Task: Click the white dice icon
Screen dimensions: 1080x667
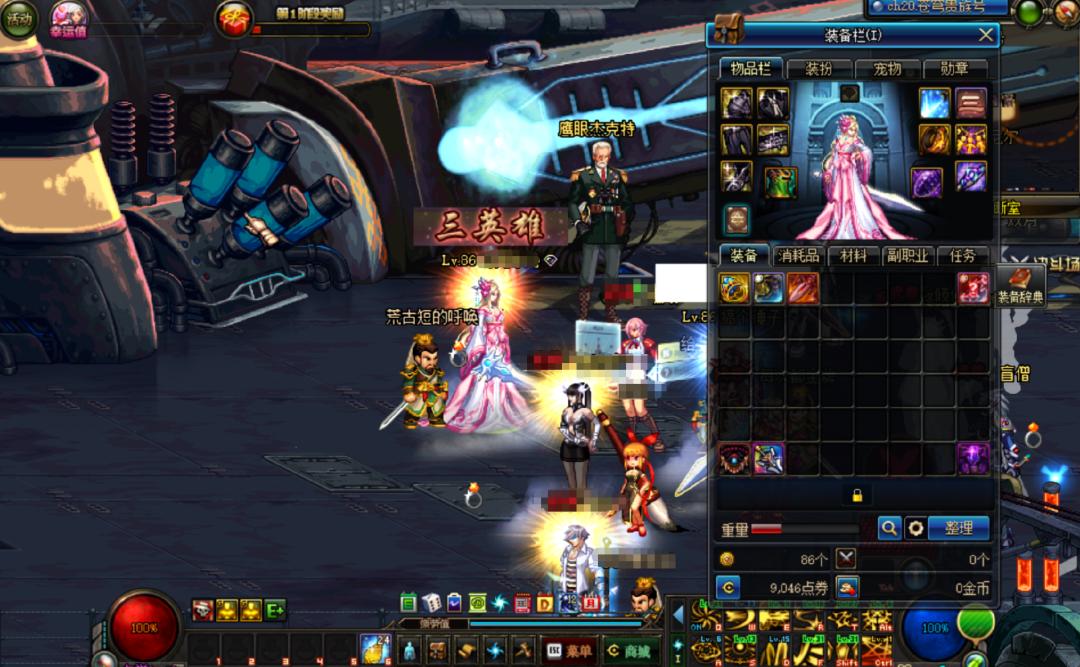Action: tap(431, 602)
